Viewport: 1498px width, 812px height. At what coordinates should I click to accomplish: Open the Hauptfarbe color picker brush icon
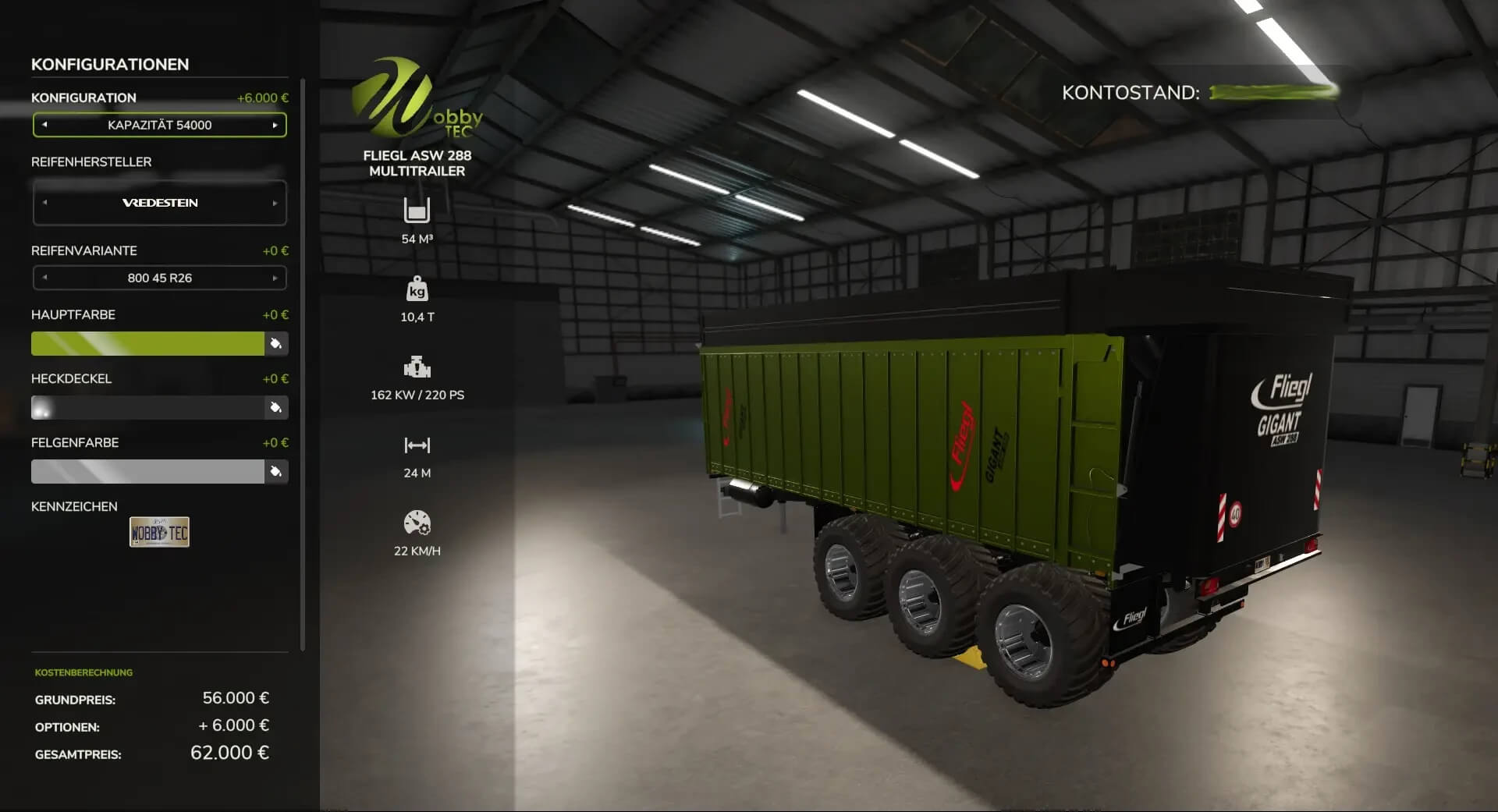point(277,343)
